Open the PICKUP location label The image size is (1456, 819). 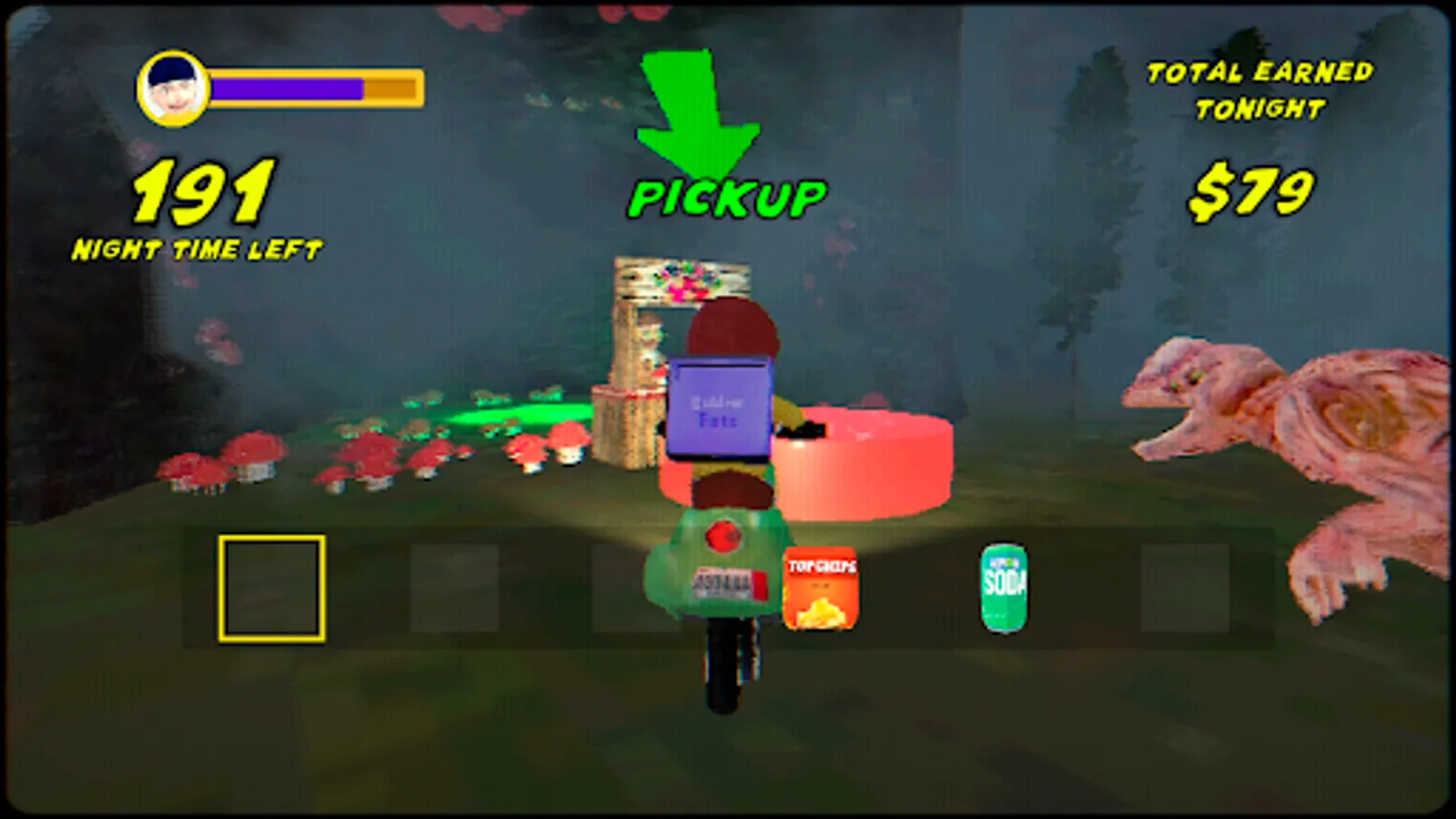pos(728,195)
